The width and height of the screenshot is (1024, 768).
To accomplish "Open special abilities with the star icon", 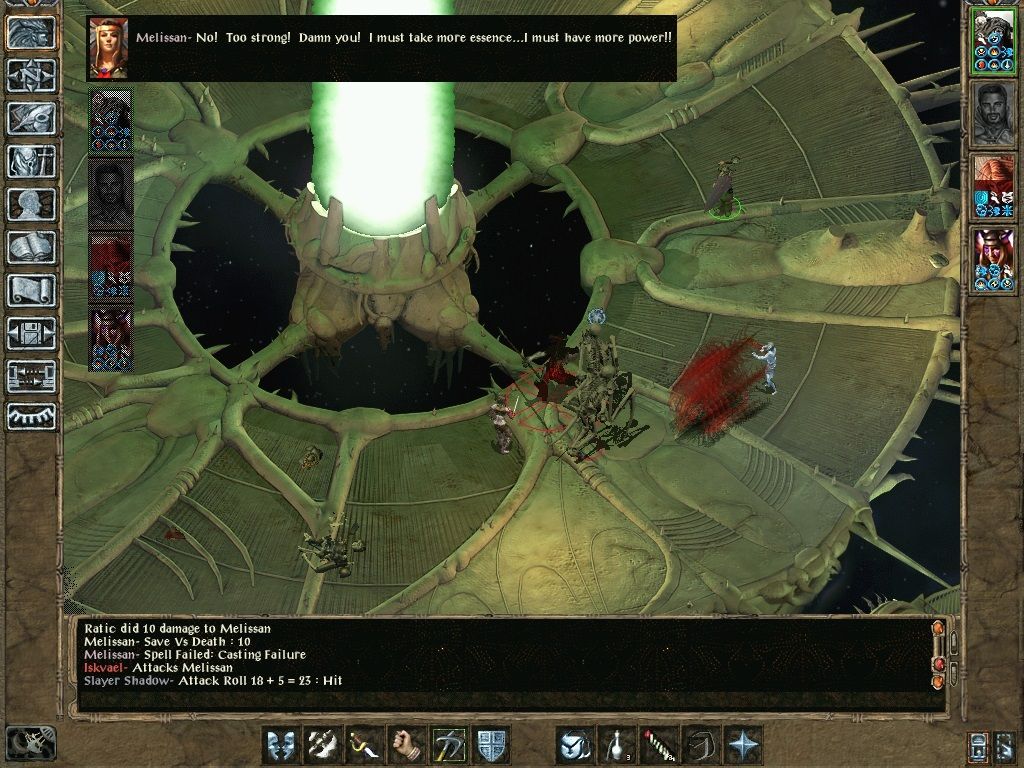I will tap(743, 745).
